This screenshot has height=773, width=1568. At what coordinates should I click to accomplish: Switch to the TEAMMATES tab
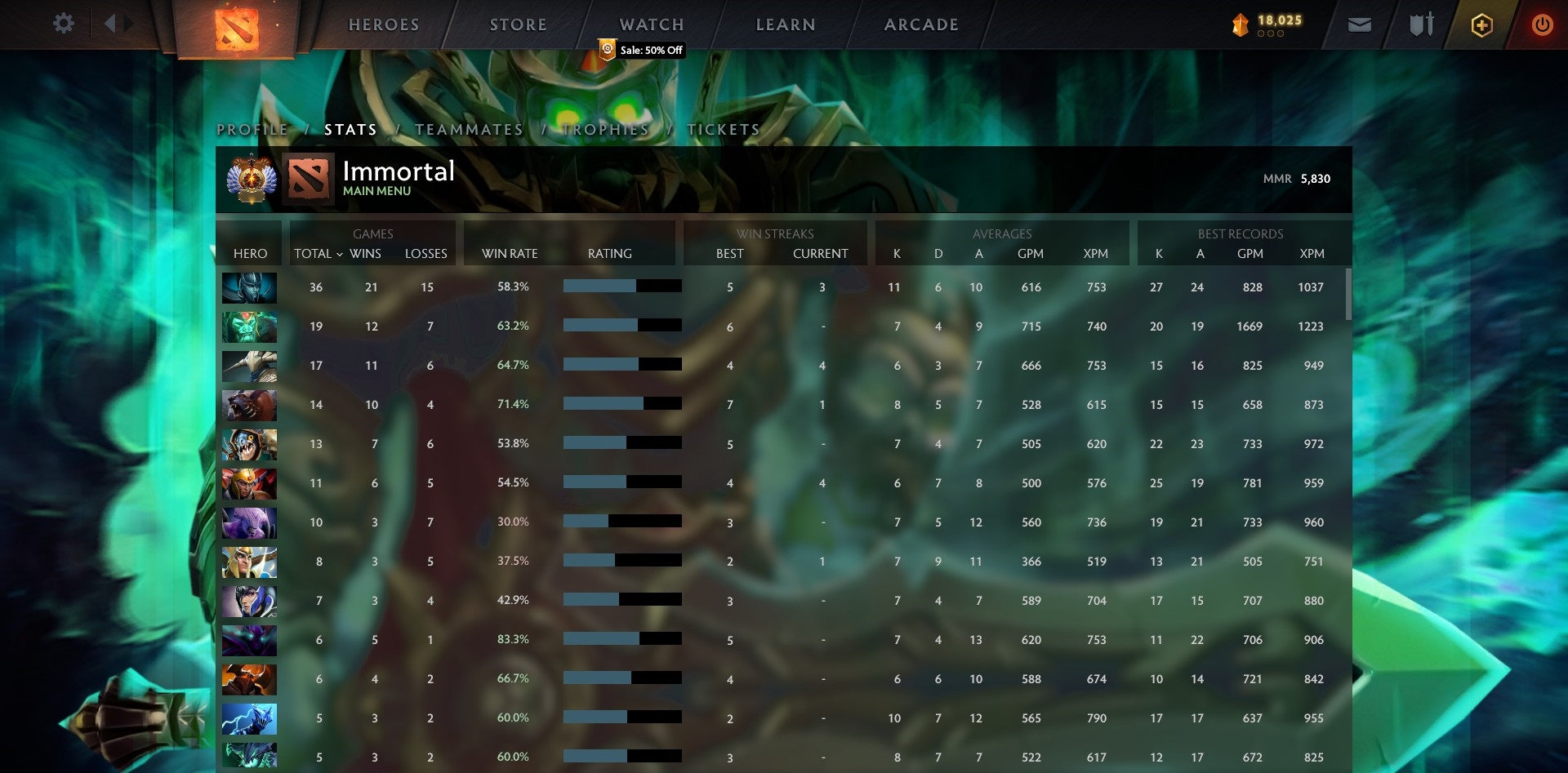coord(469,129)
